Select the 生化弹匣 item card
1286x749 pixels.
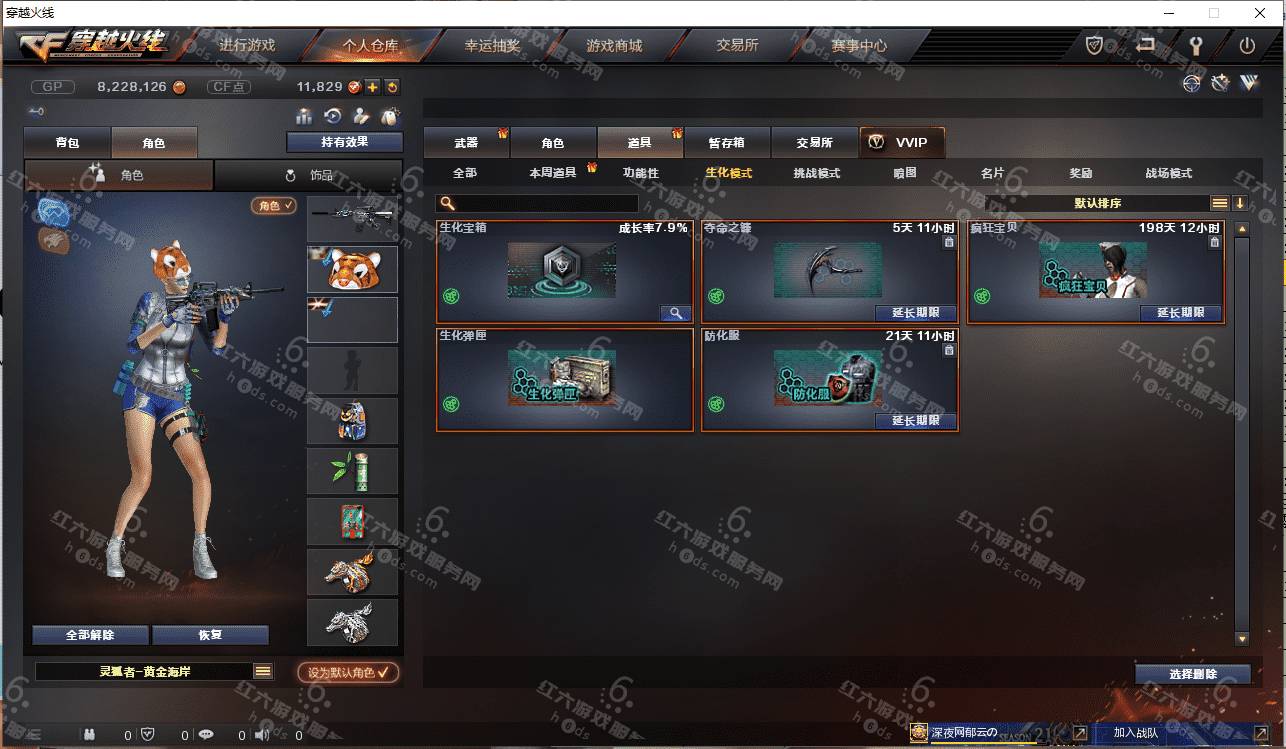click(x=564, y=380)
